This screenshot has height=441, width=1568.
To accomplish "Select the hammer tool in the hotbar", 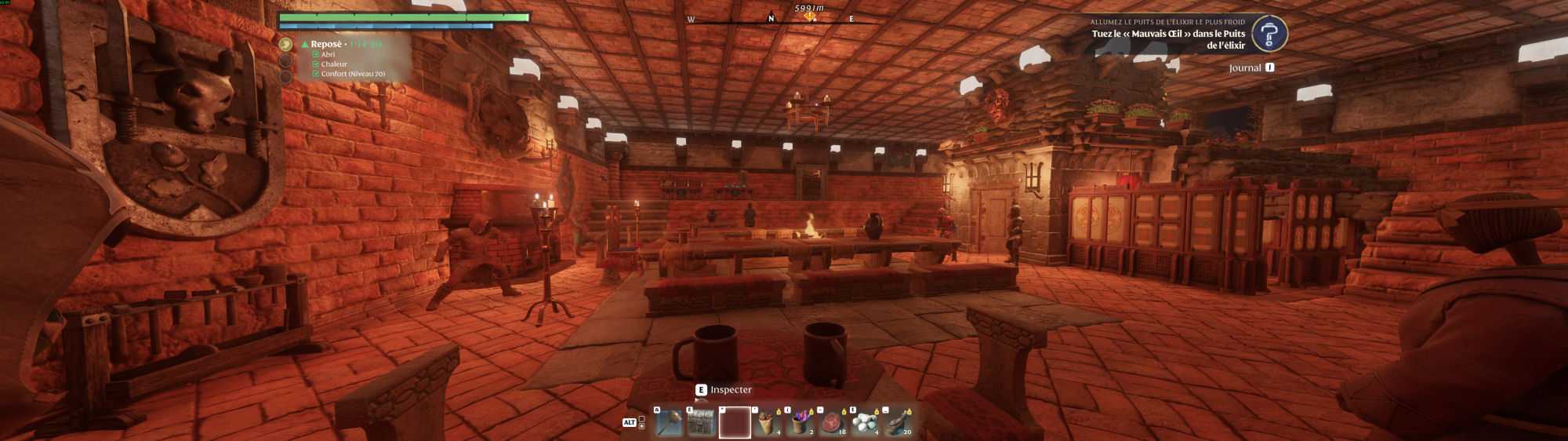I will click(x=669, y=423).
